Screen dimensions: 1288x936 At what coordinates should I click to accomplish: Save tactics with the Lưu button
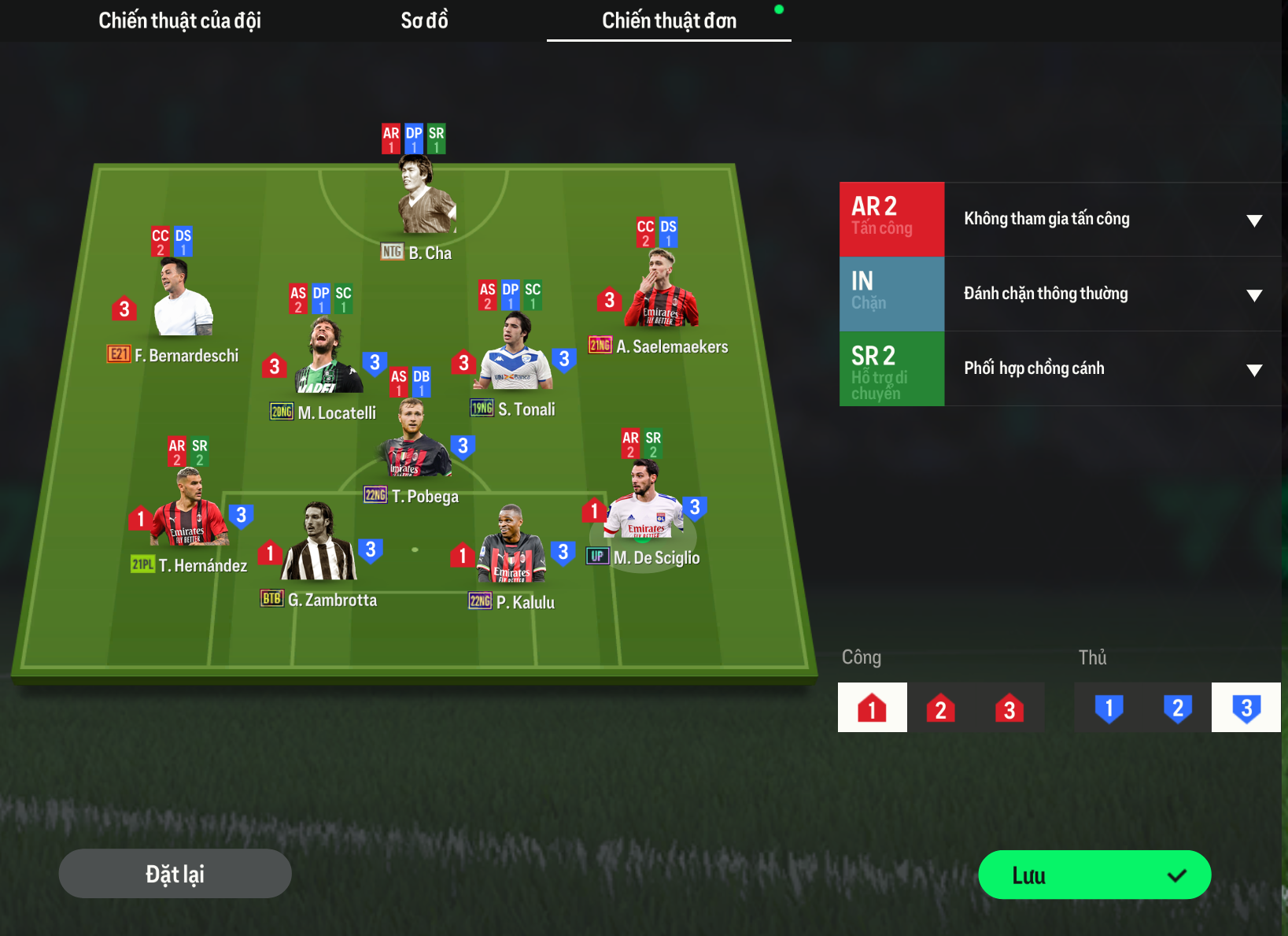(1094, 875)
